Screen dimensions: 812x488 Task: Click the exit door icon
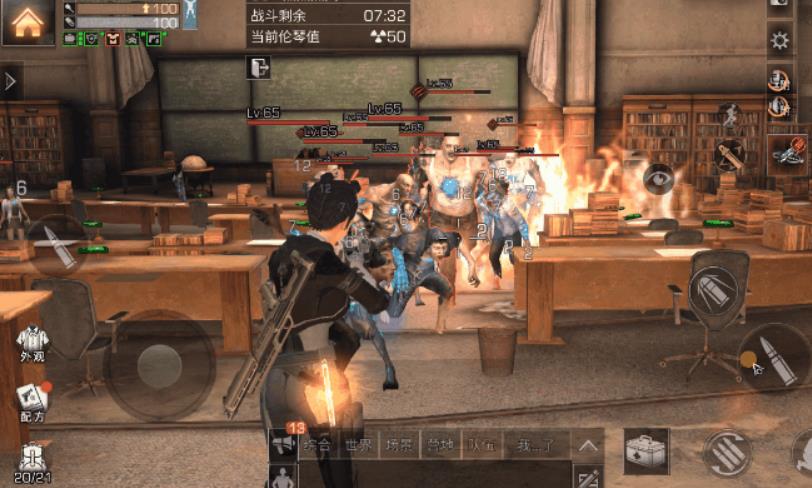[258, 67]
